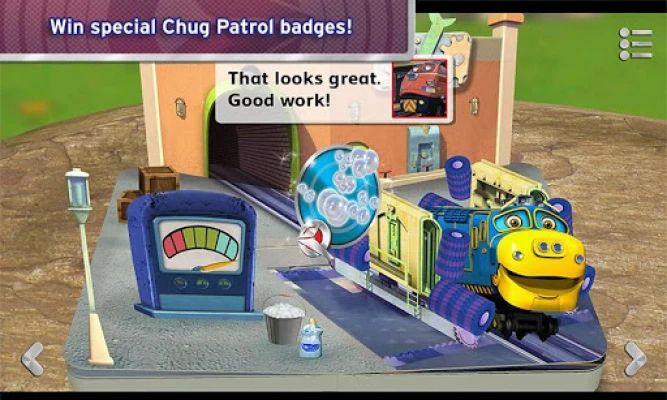
Task: Advance with the next page arrow
Action: click(x=635, y=357)
